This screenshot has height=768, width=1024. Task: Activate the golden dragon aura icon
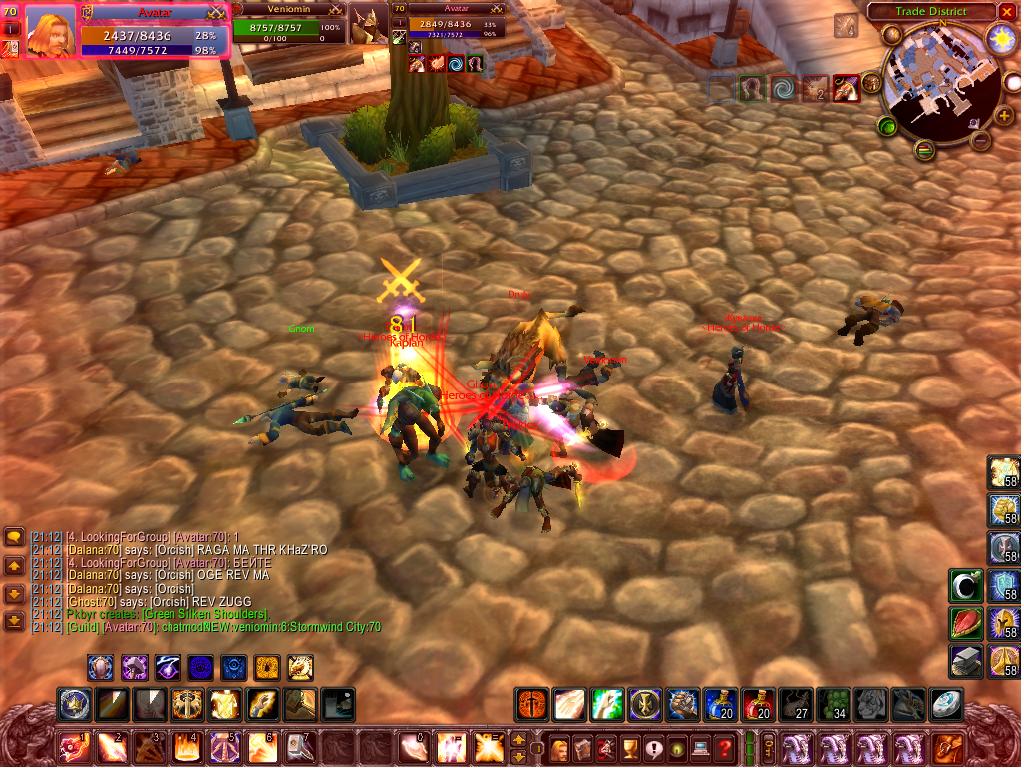[x=300, y=667]
